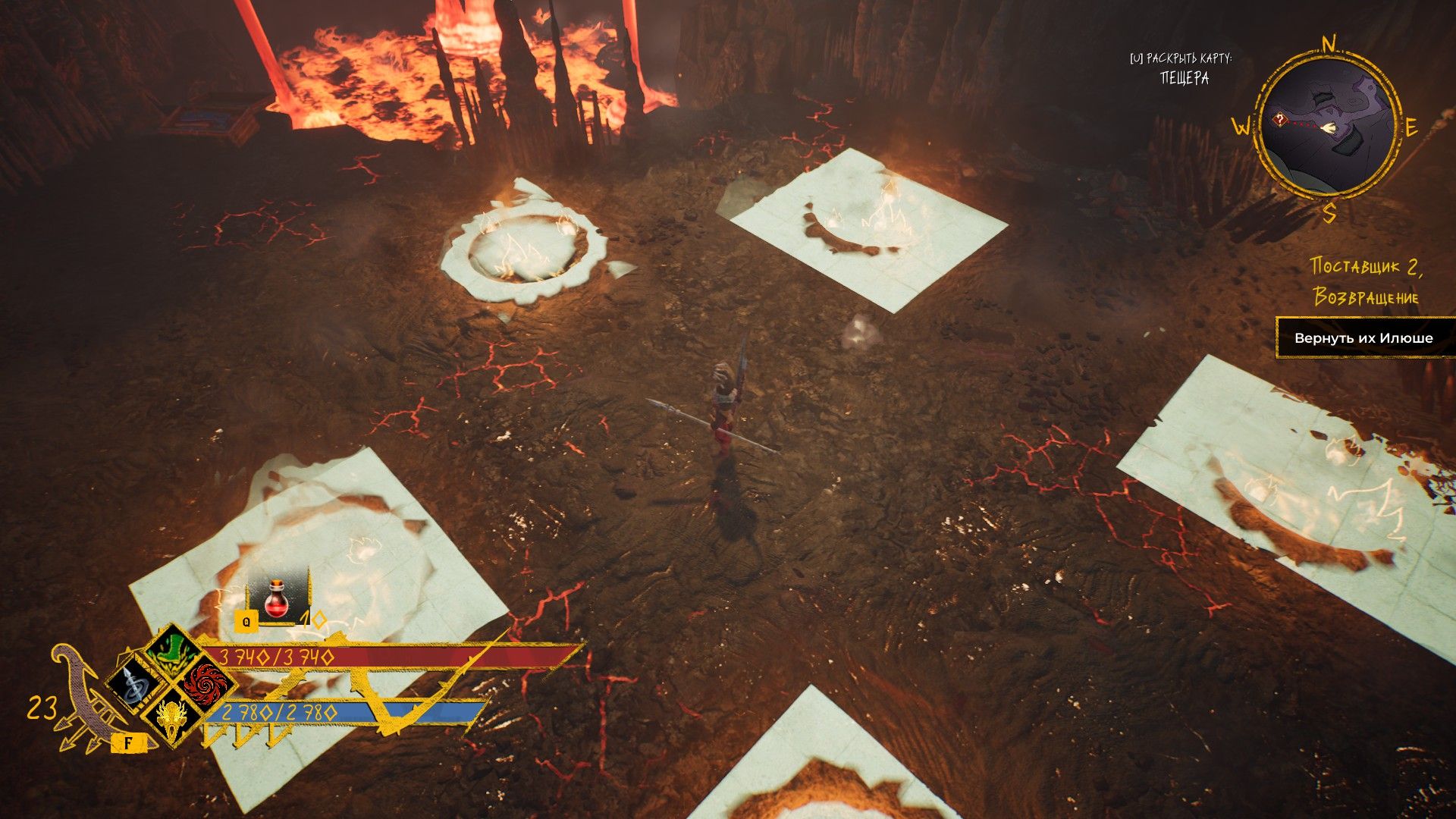Open the Поставщик 2, Возвращение quest title

[x=1366, y=281]
